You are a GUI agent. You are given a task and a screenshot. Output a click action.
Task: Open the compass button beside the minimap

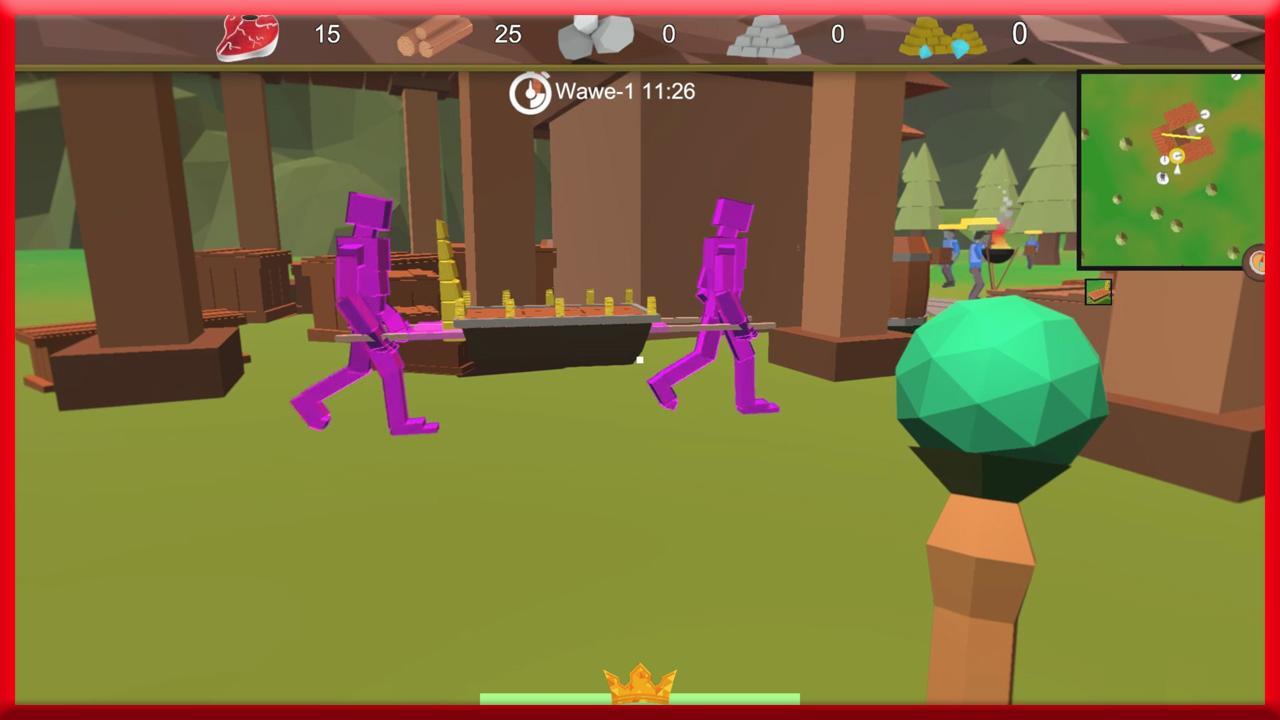click(x=1257, y=262)
